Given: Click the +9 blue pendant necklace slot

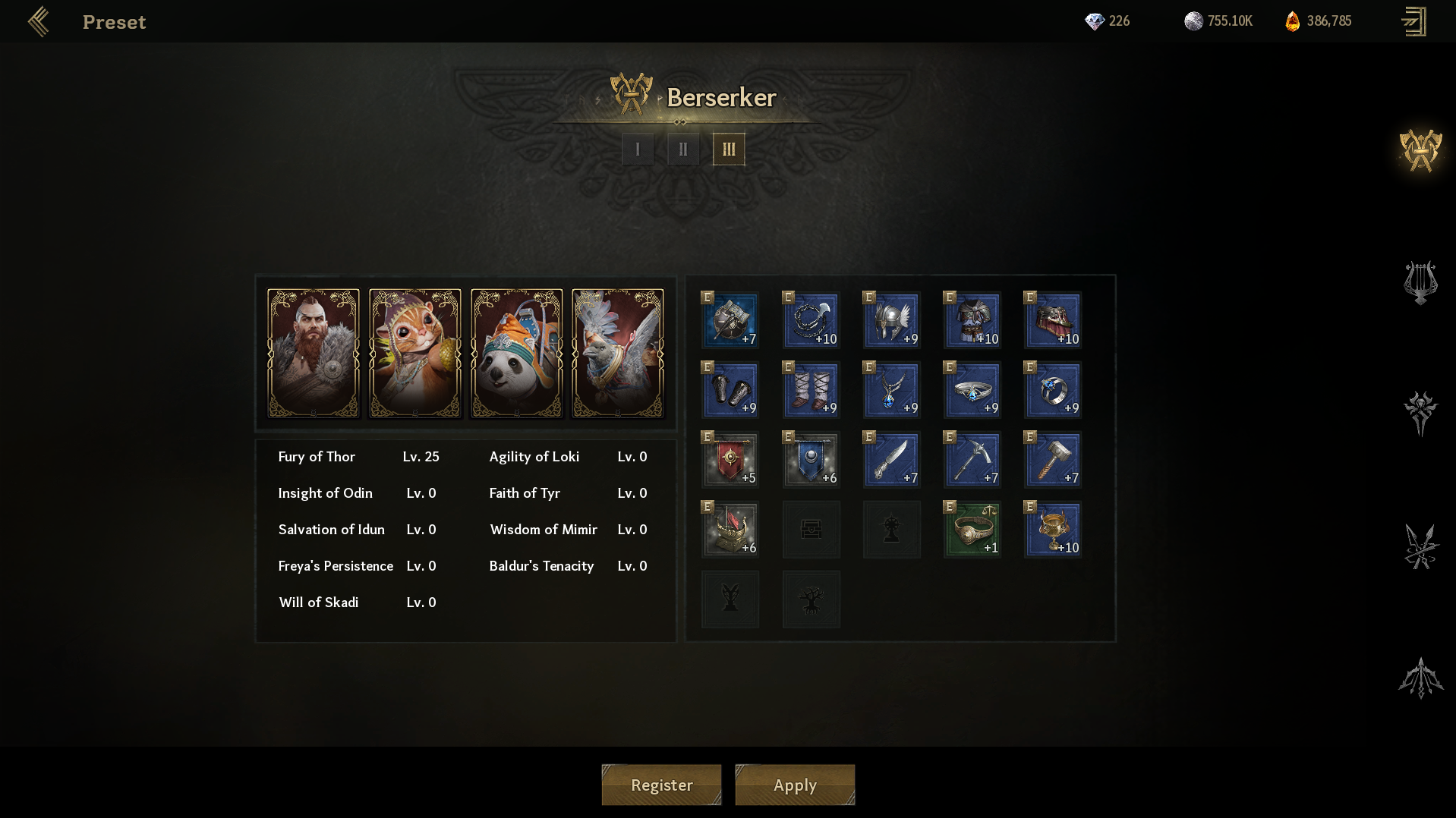Looking at the screenshot, I should coord(892,390).
